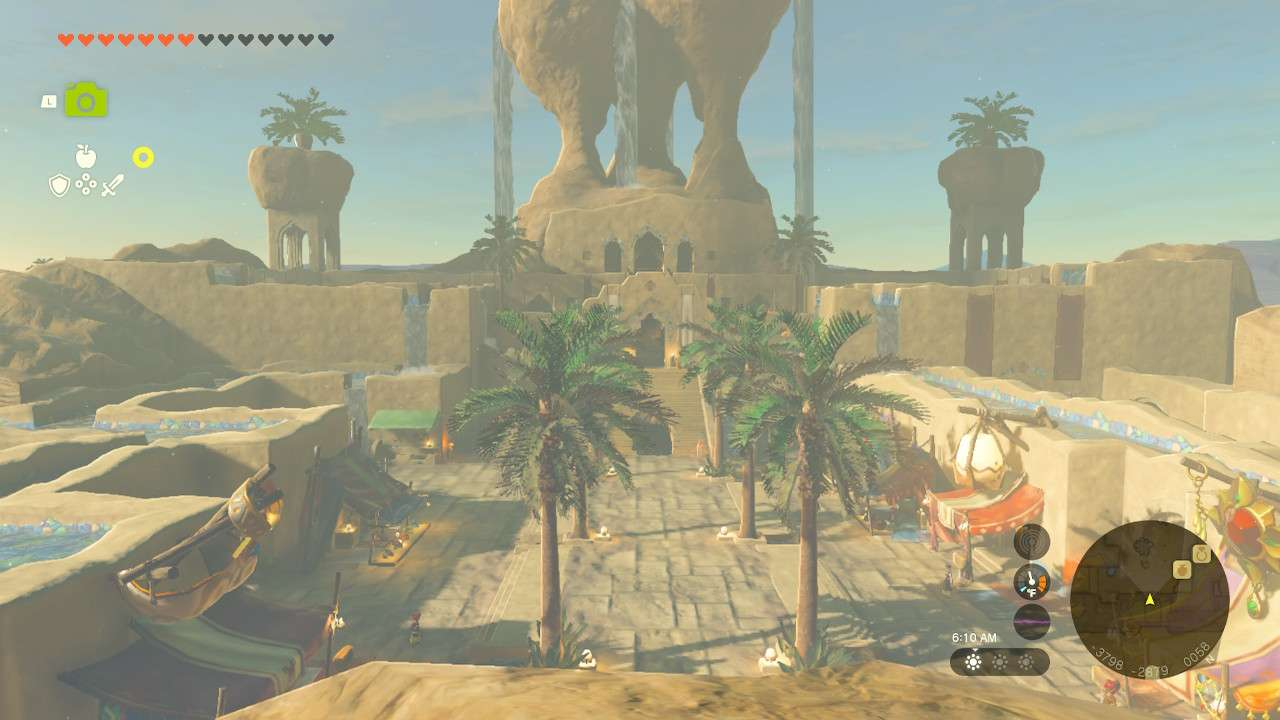Select the green camera icon
Screen dimensions: 1280x720
click(x=85, y=100)
